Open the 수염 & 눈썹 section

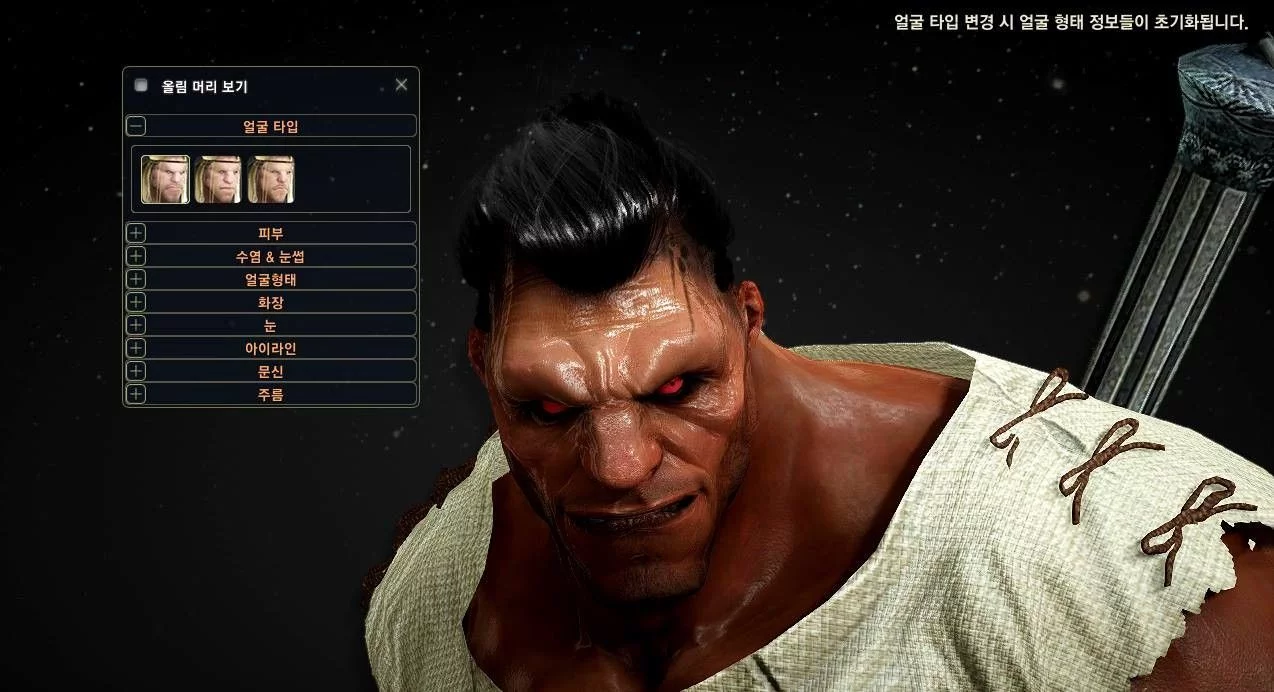click(x=136, y=256)
